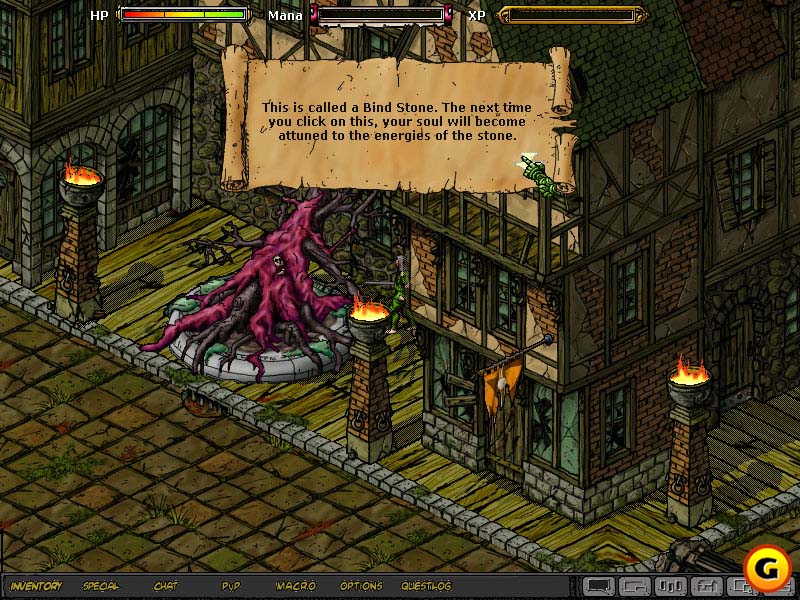Image resolution: width=800 pixels, height=600 pixels.
Task: Open the Special menu
Action: pyautogui.click(x=101, y=586)
